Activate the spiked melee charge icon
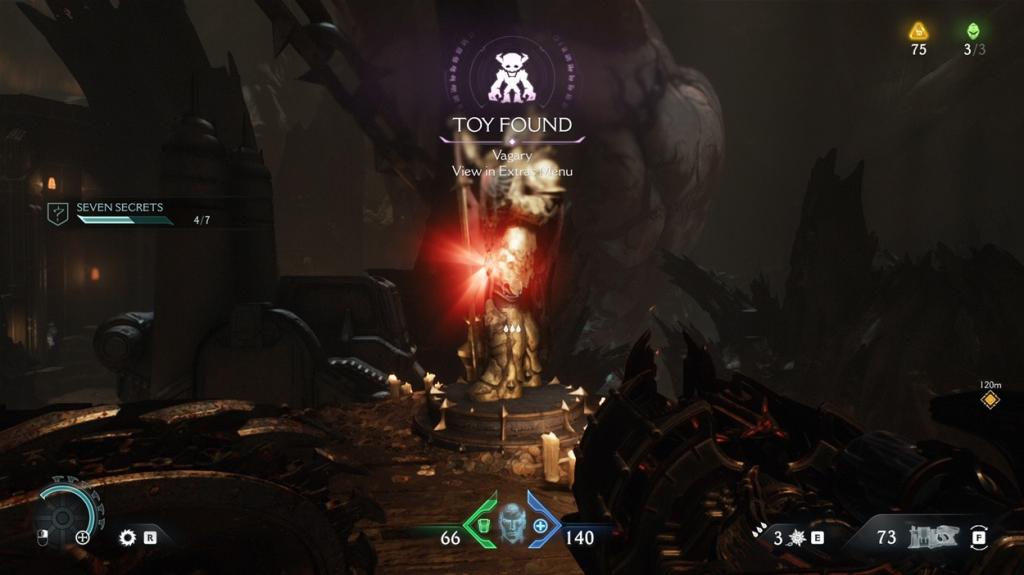The width and height of the screenshot is (1024, 575). click(x=795, y=538)
